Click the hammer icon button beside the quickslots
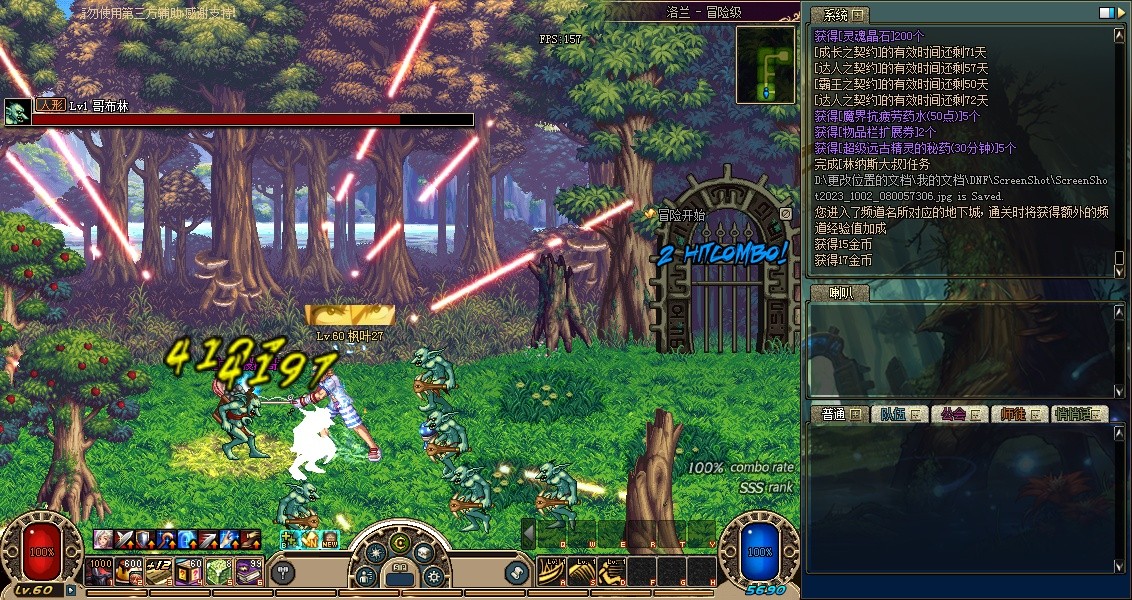The height and width of the screenshot is (600, 1132). pos(283,573)
